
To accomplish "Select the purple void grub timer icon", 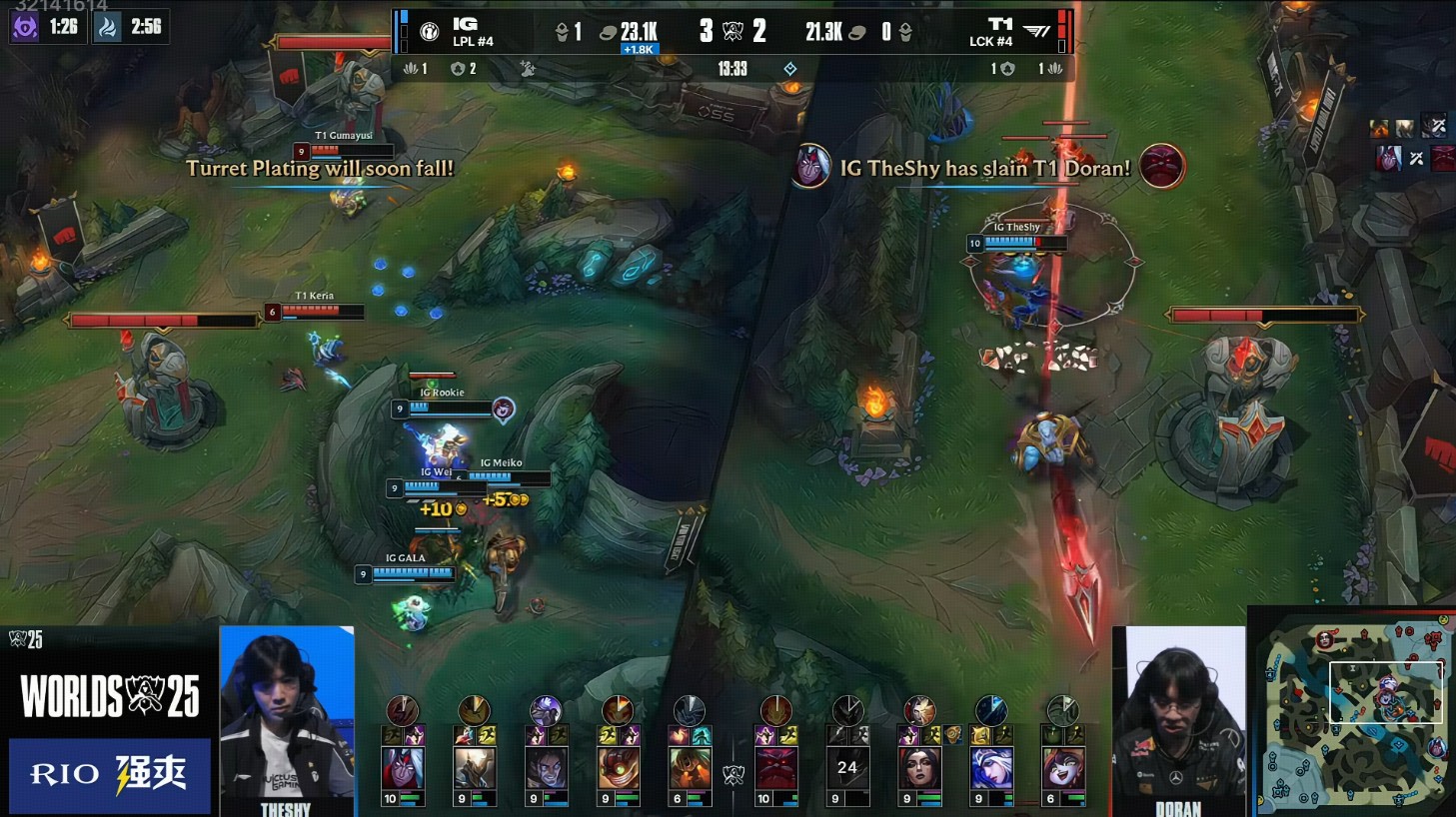I will point(25,27).
